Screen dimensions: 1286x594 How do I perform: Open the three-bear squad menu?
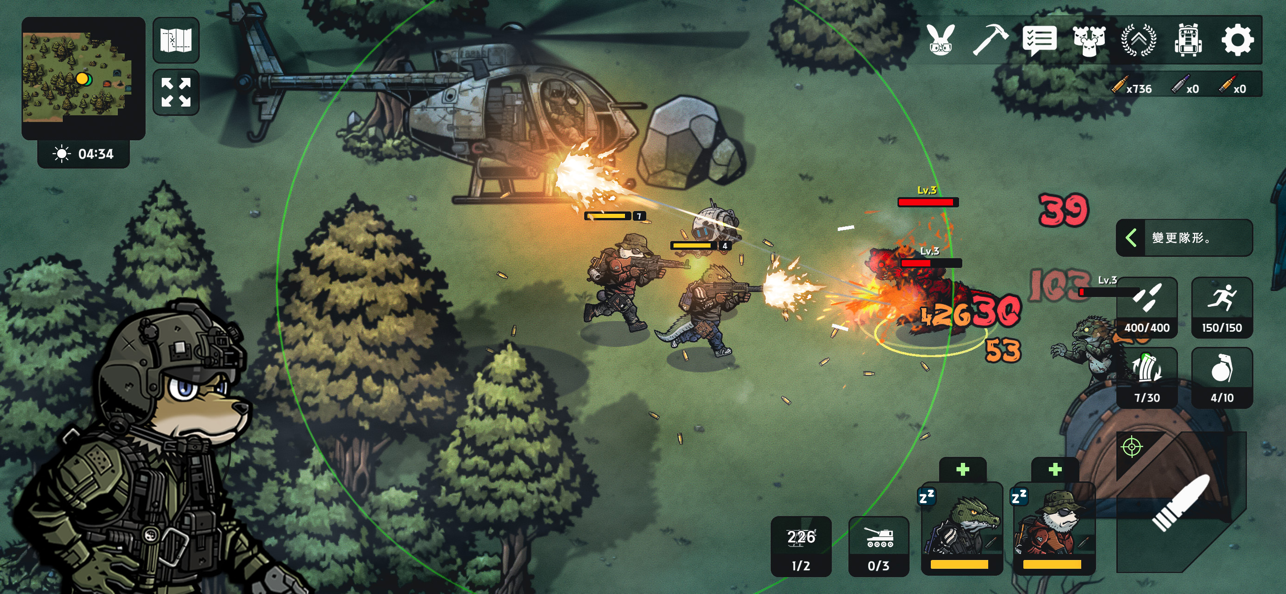1089,40
